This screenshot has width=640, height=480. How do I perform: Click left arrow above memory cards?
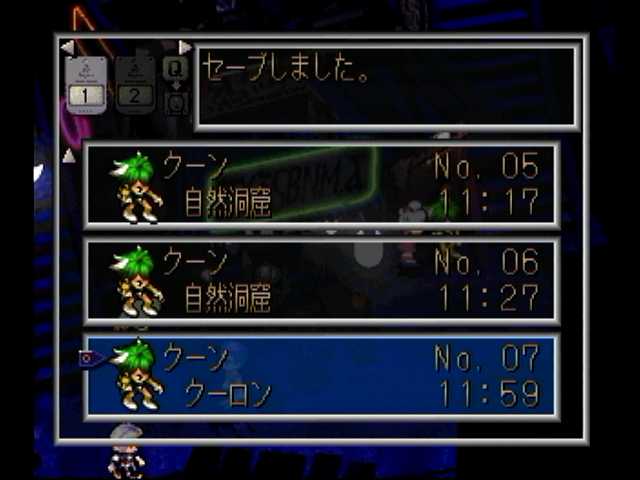tap(67, 47)
